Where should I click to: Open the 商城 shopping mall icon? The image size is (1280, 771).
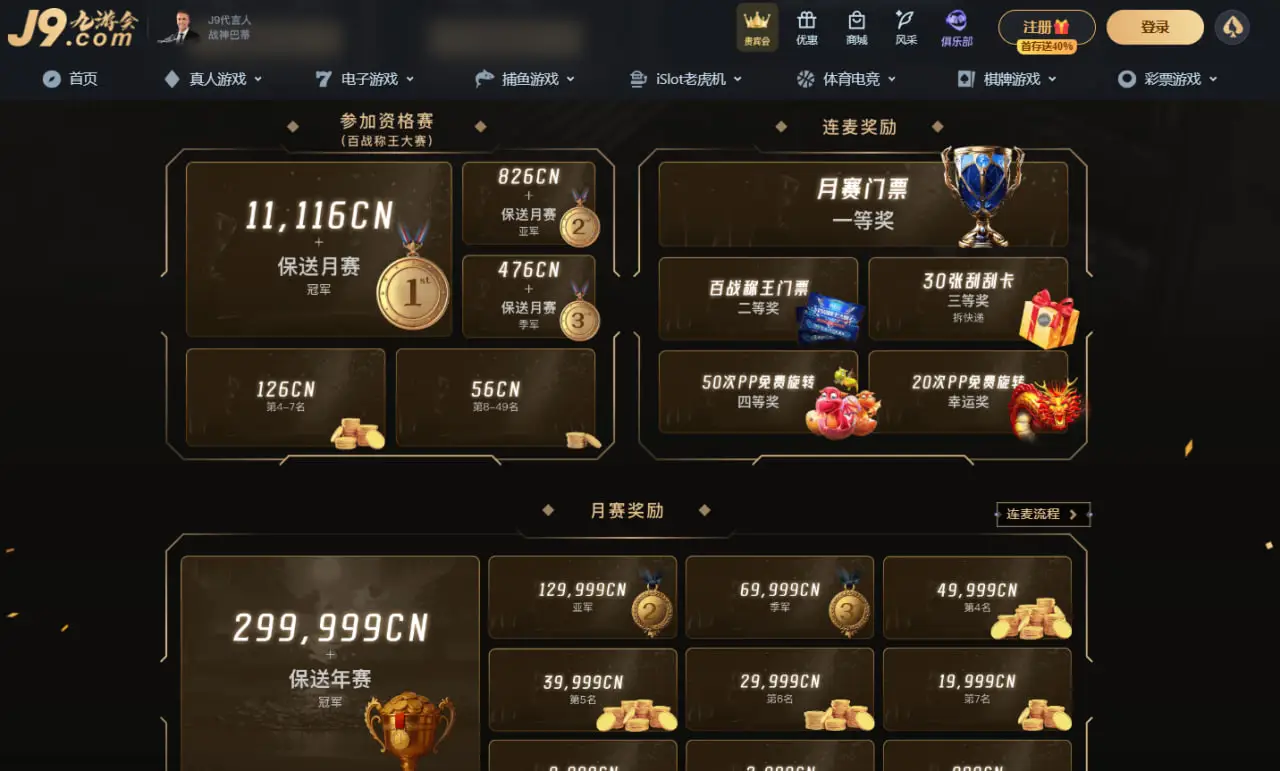pos(855,27)
